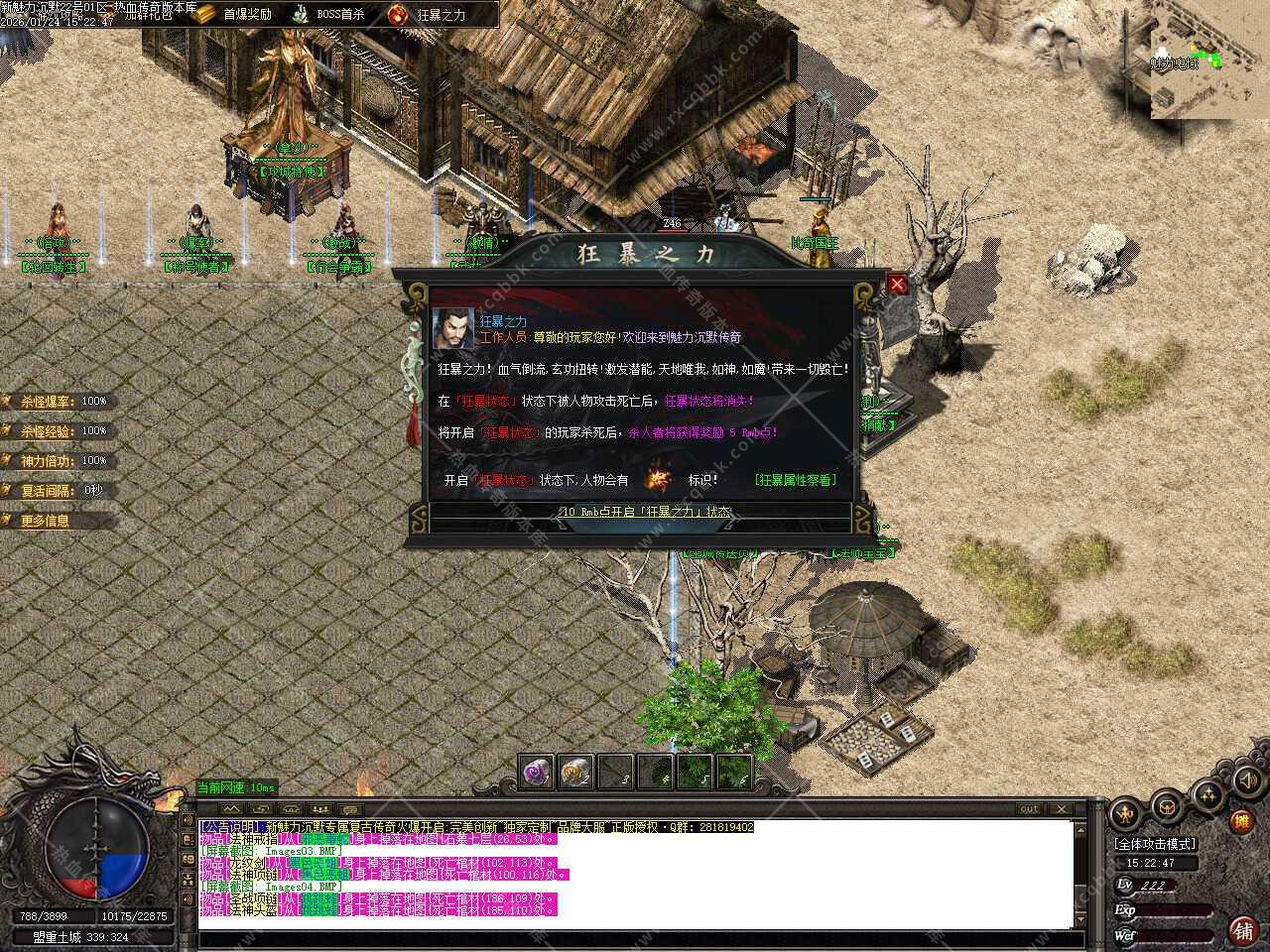Select 狂暴之力 in the top bar

(429, 14)
